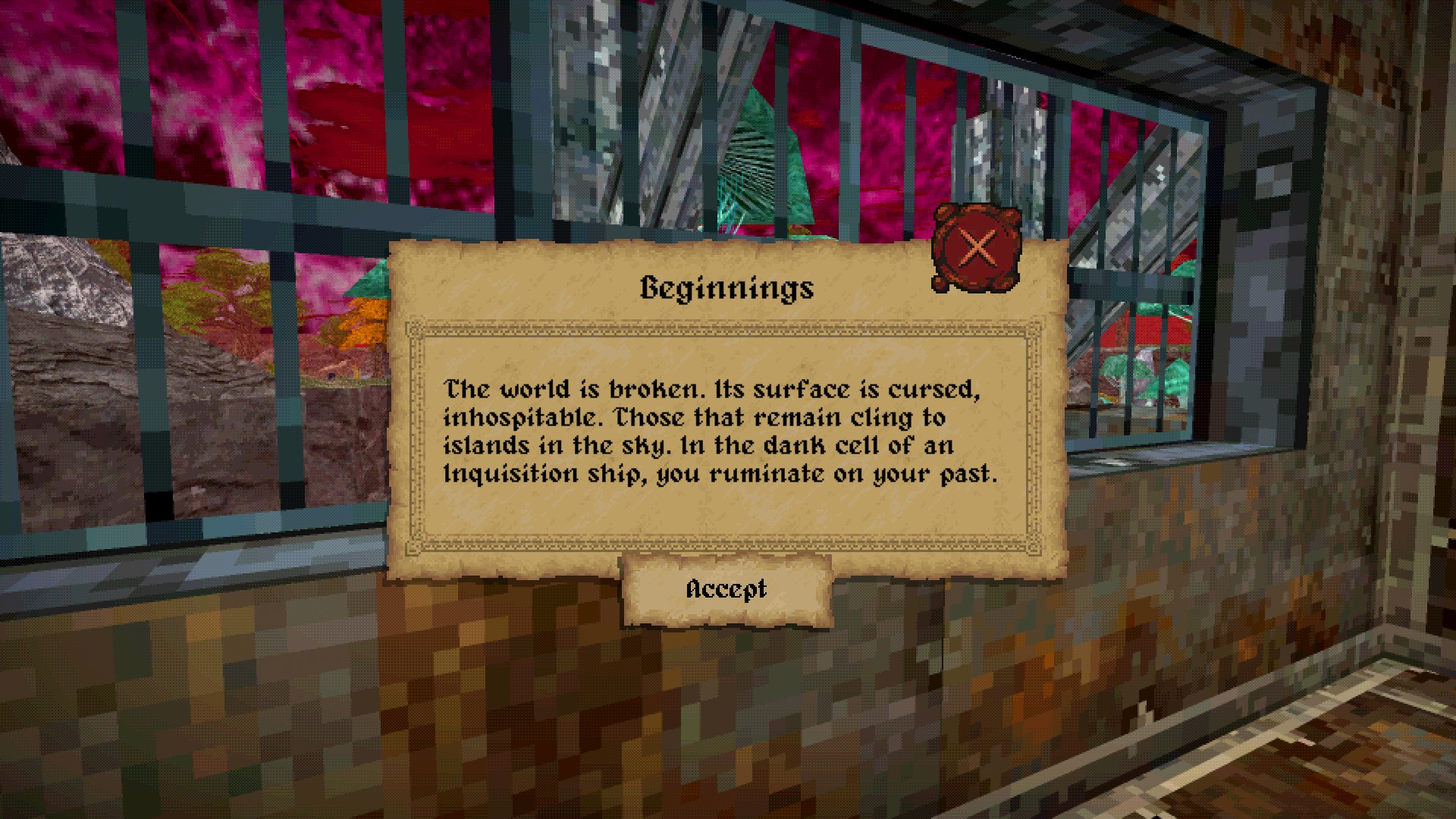1456x819 pixels.
Task: Accept the Beginnings story prompt
Action: pos(726,590)
